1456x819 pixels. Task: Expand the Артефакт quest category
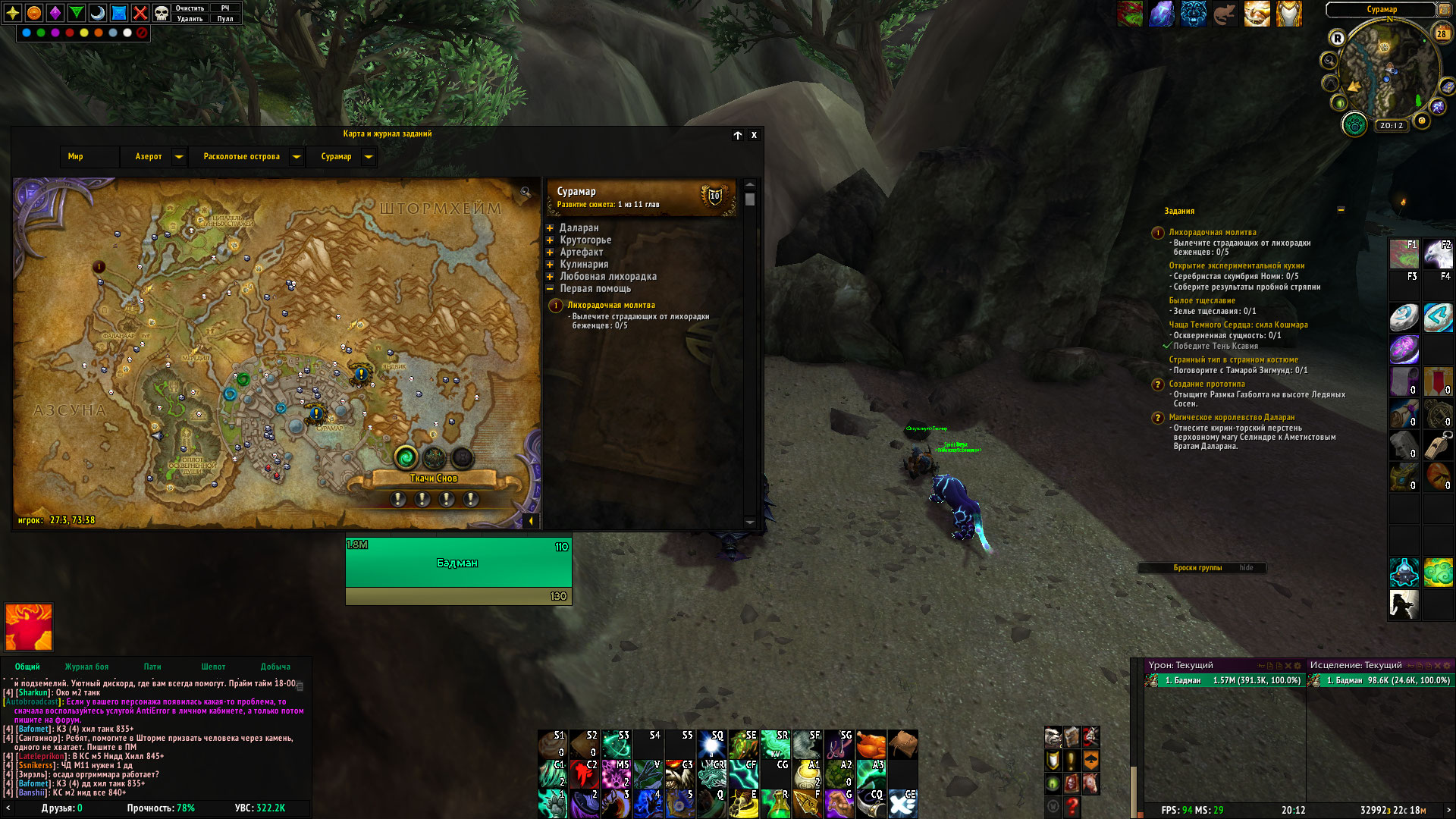click(x=551, y=253)
